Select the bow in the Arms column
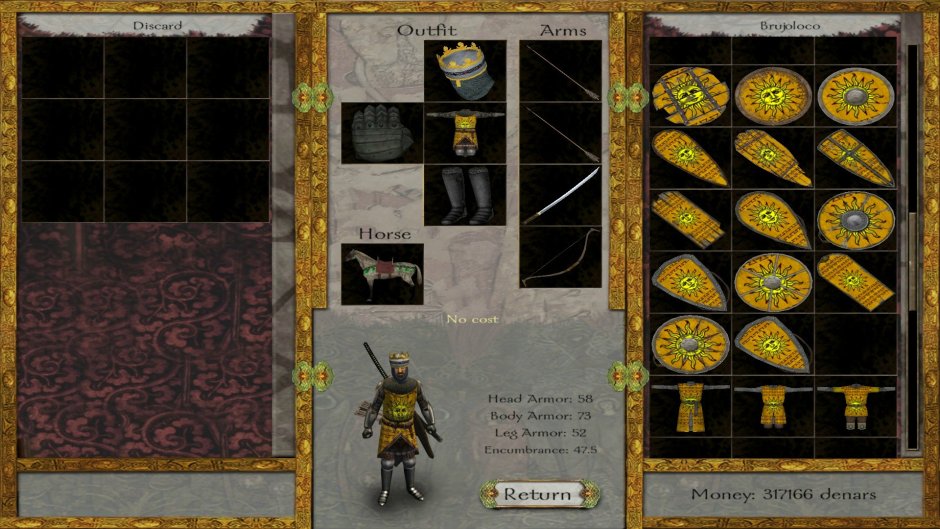This screenshot has height=529, width=940. [560, 257]
